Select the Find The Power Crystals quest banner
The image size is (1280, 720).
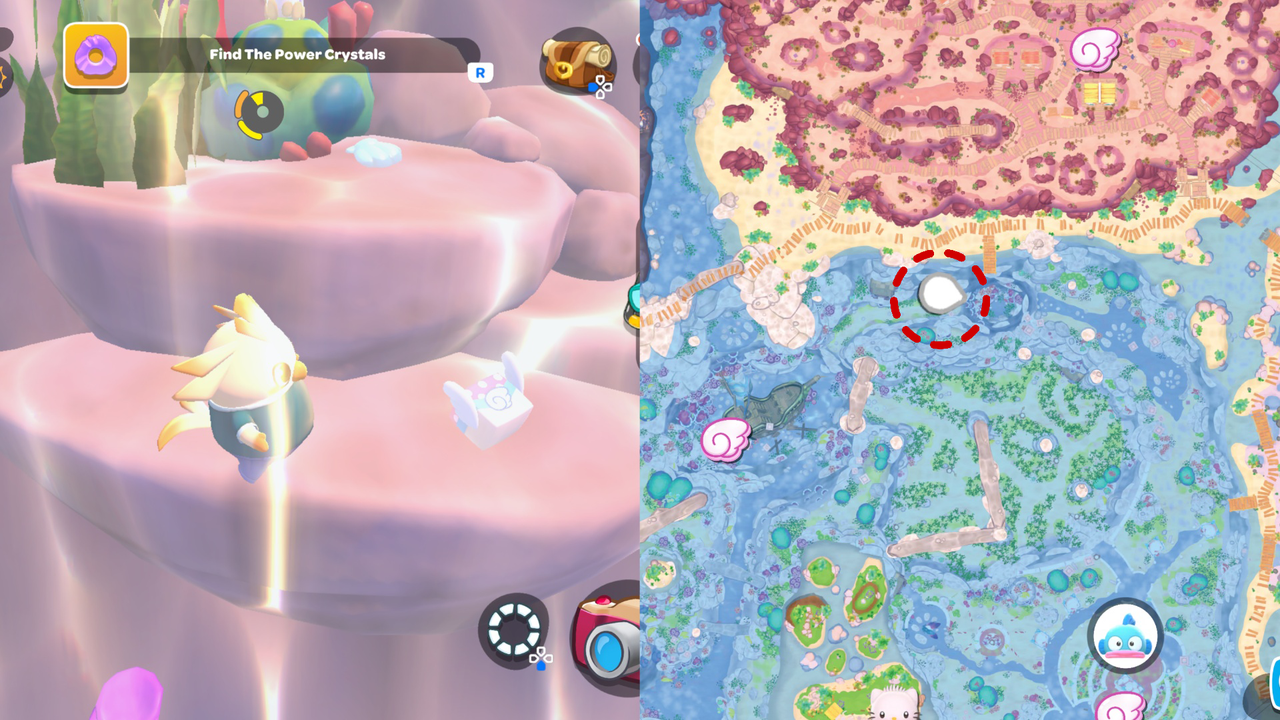297,55
